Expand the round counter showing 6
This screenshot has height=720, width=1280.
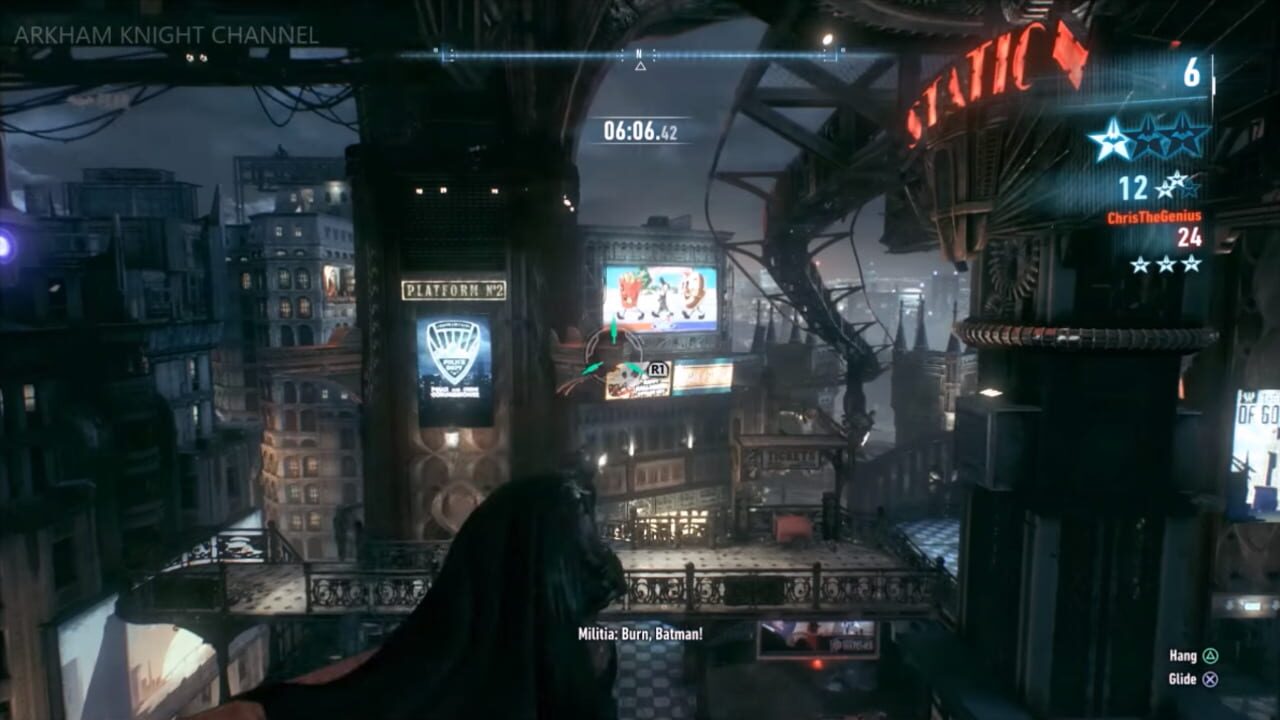click(1192, 71)
